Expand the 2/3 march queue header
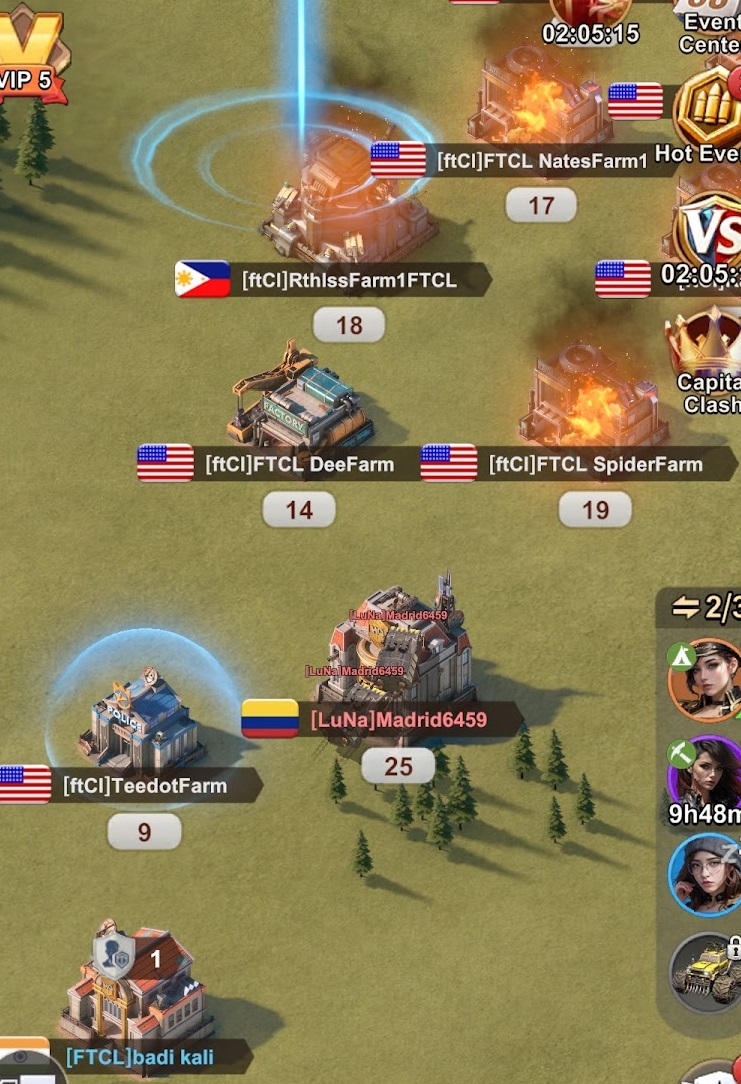The height and width of the screenshot is (1084, 741). [x=706, y=607]
